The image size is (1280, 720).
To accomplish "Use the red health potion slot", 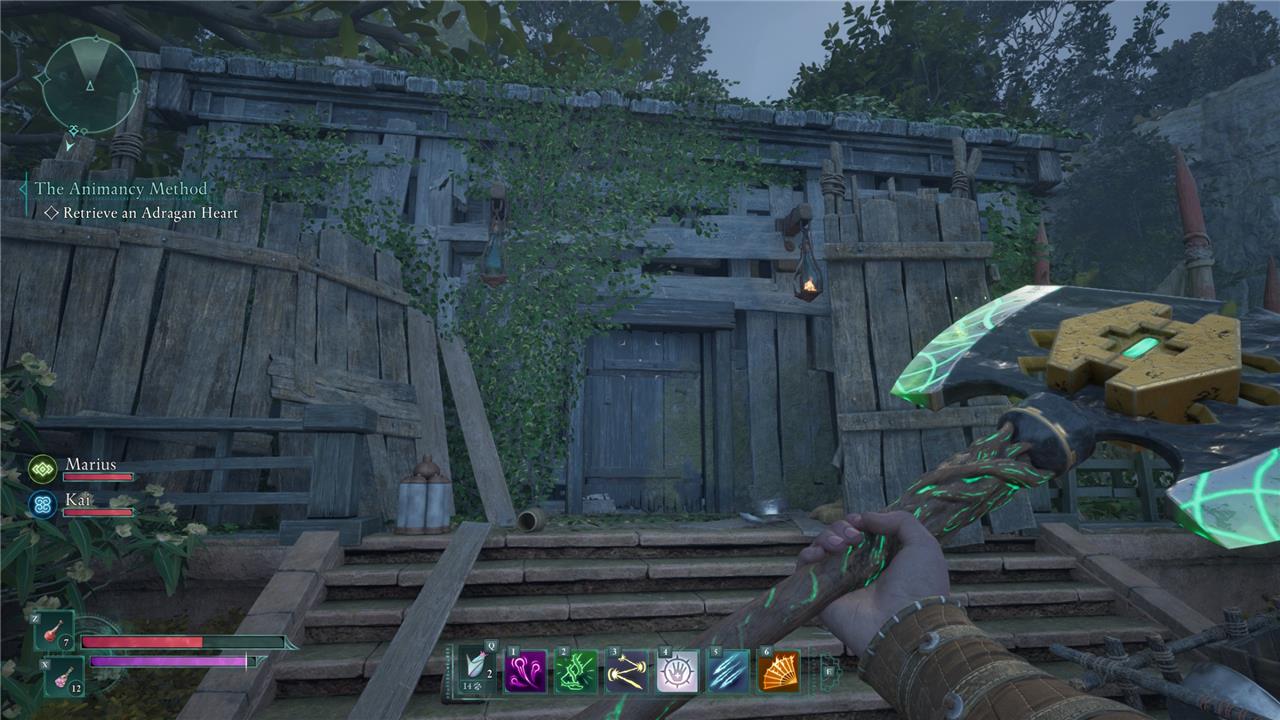I will click(52, 632).
